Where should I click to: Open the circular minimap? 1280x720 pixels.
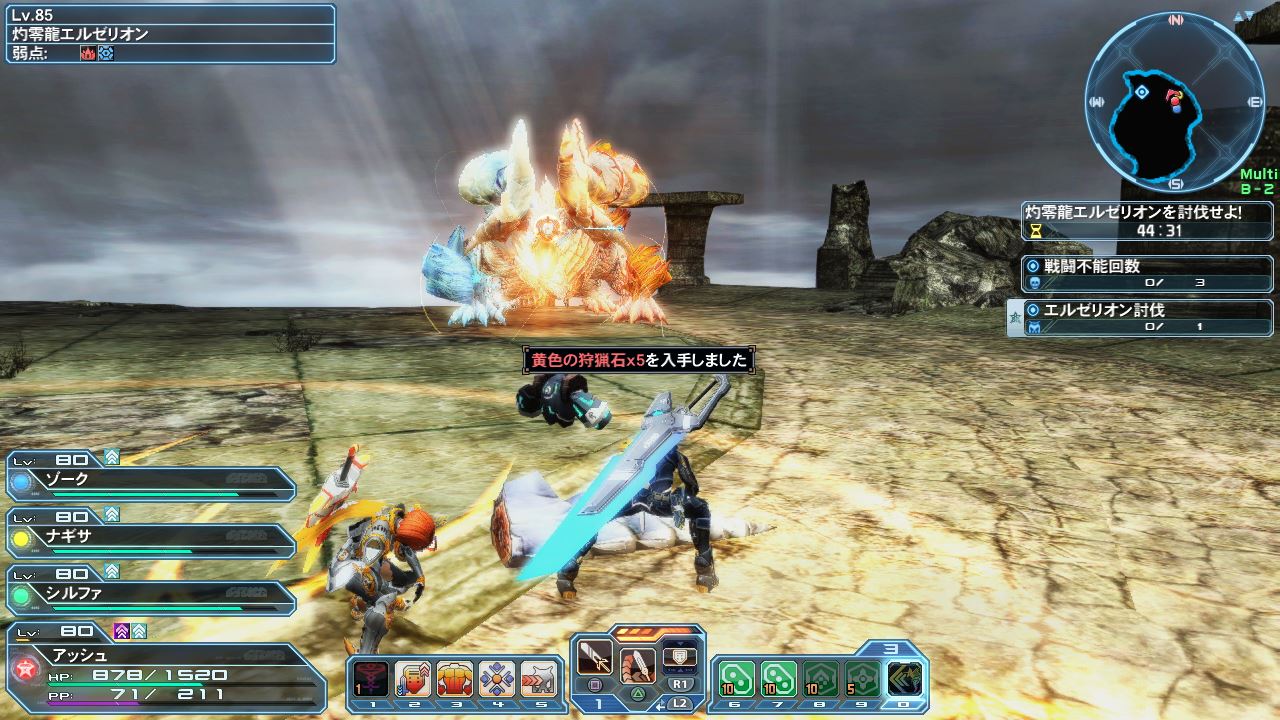coord(1173,102)
